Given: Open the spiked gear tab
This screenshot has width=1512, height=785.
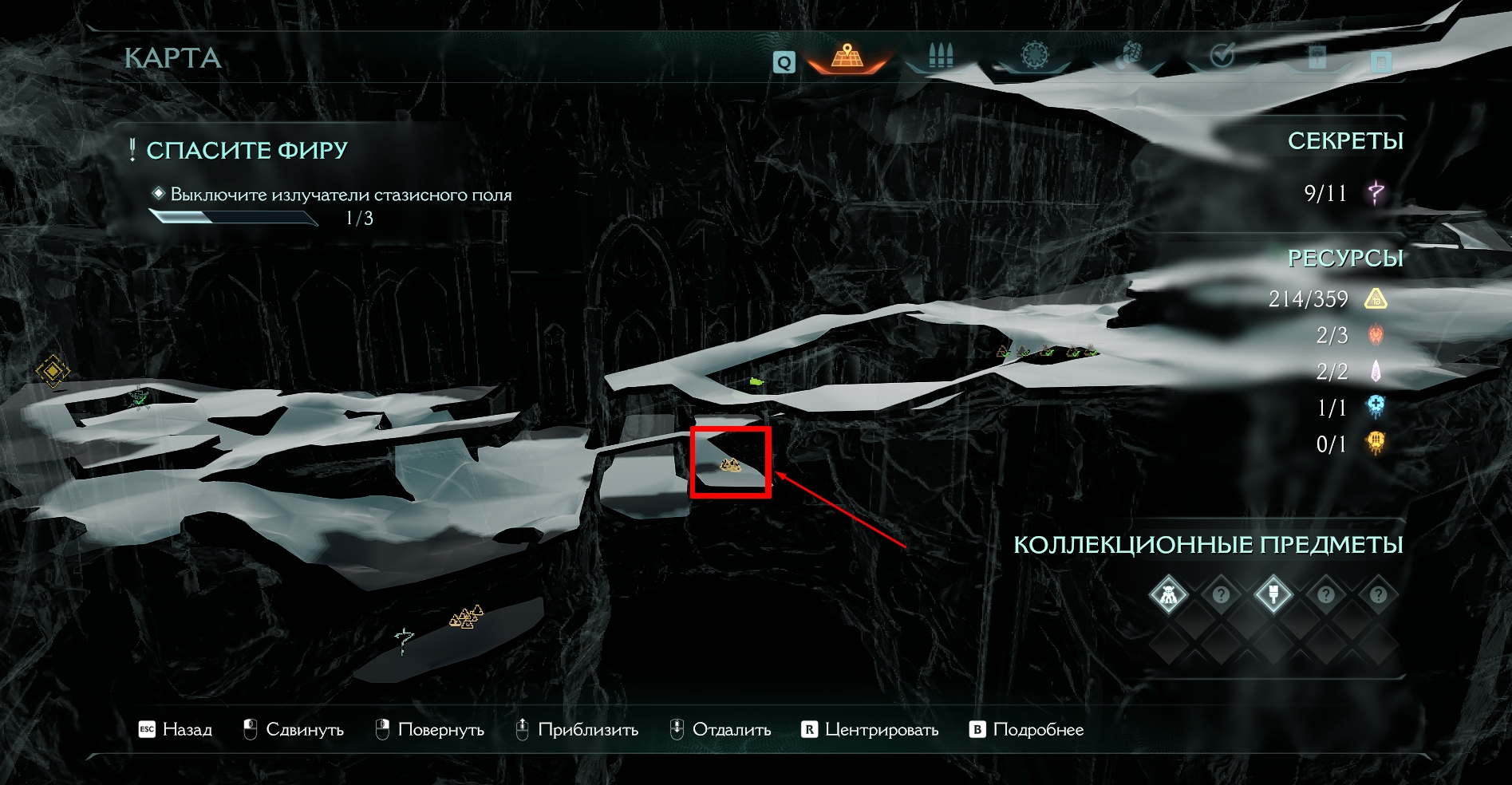Looking at the screenshot, I should point(1035,57).
